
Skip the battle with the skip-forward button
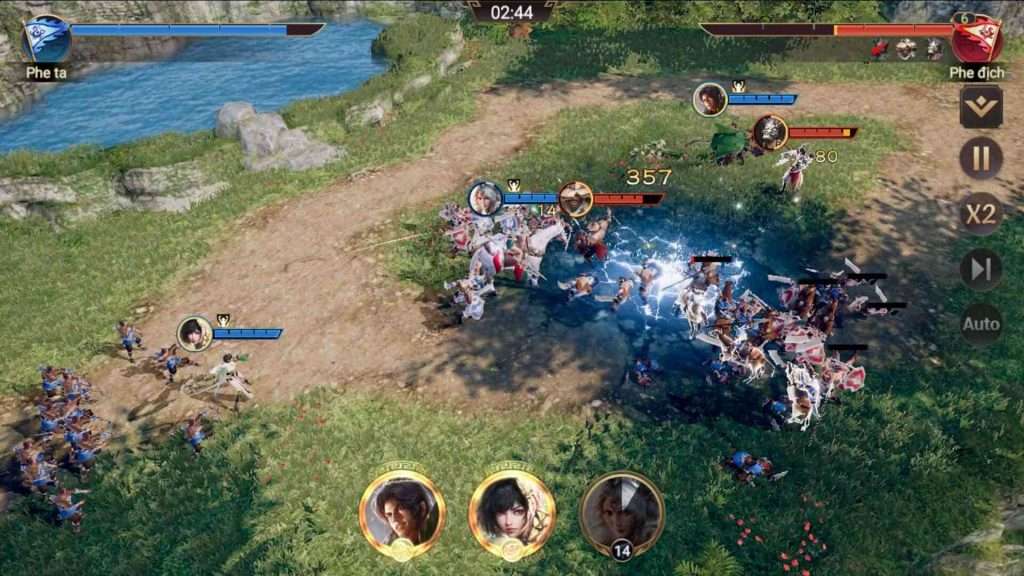click(981, 269)
